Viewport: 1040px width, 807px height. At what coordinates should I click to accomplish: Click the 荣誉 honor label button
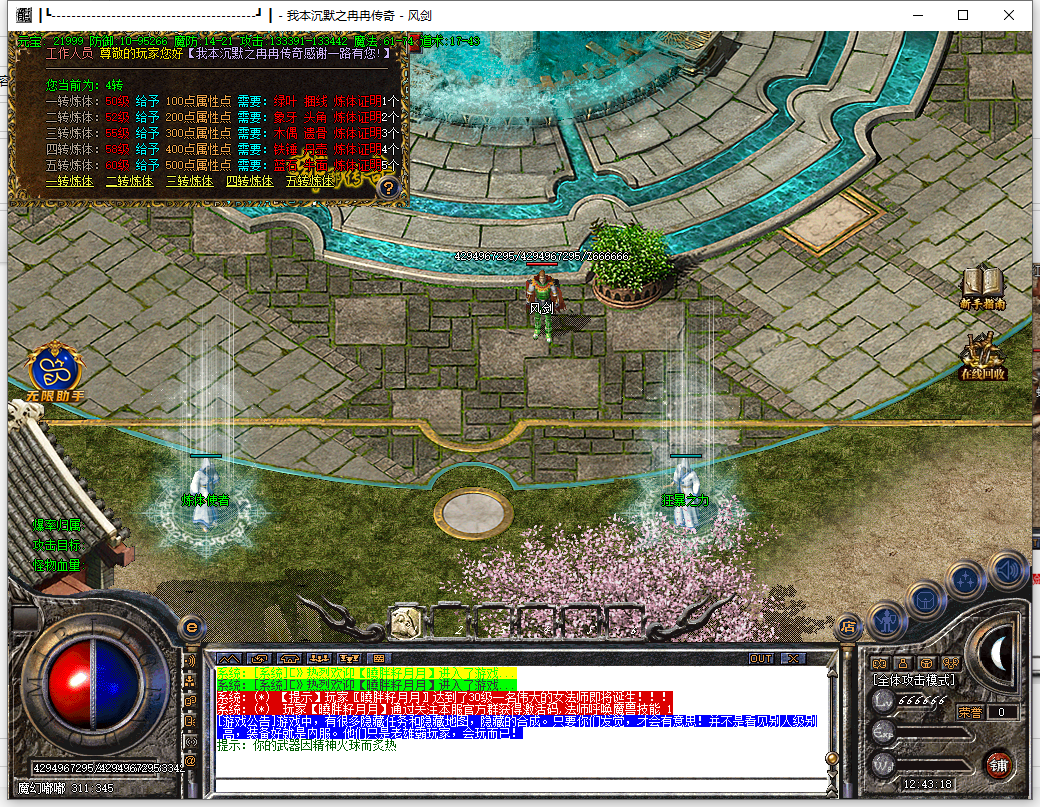[x=970, y=712]
